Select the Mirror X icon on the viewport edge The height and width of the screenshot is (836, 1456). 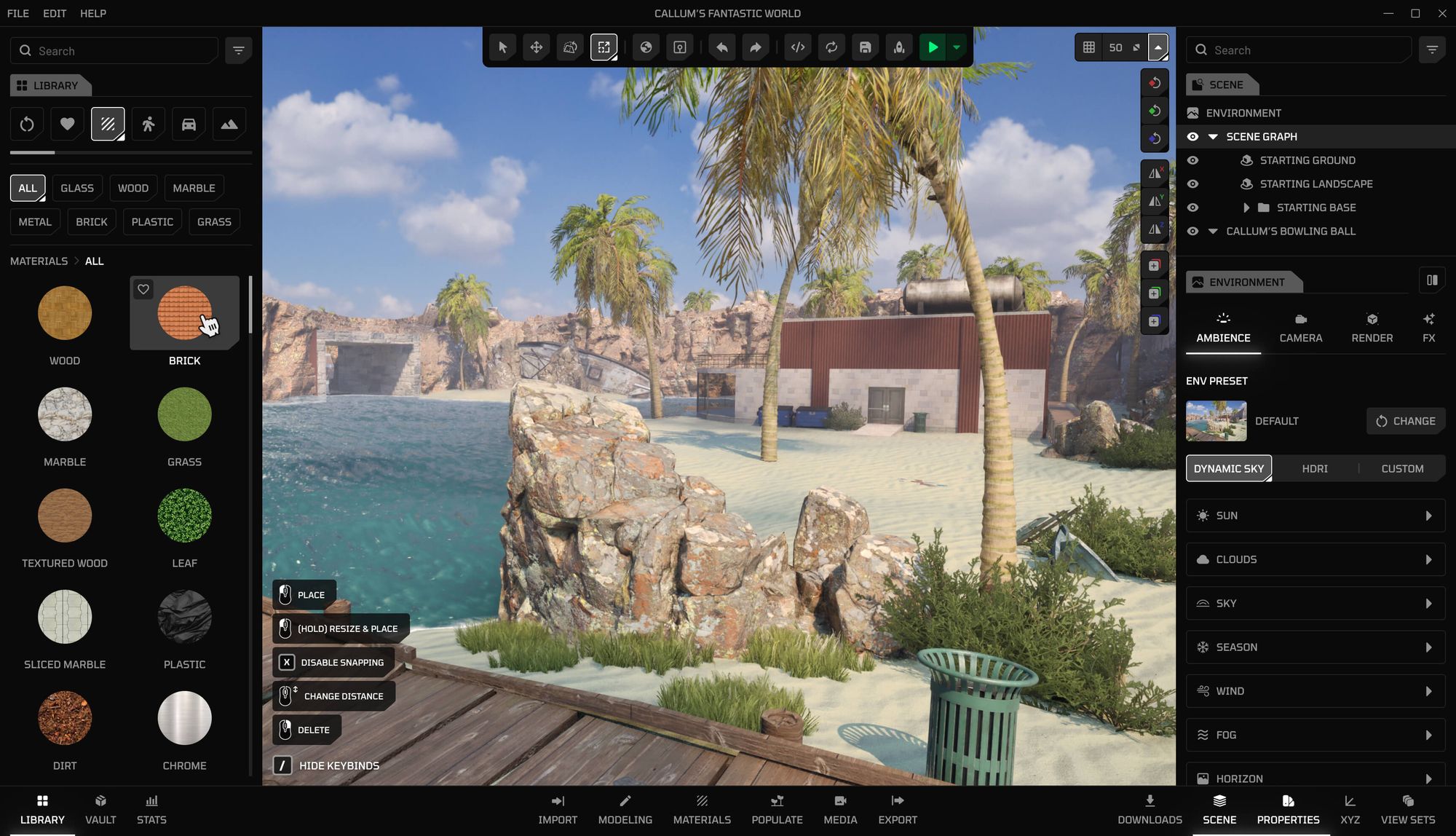click(x=1155, y=173)
